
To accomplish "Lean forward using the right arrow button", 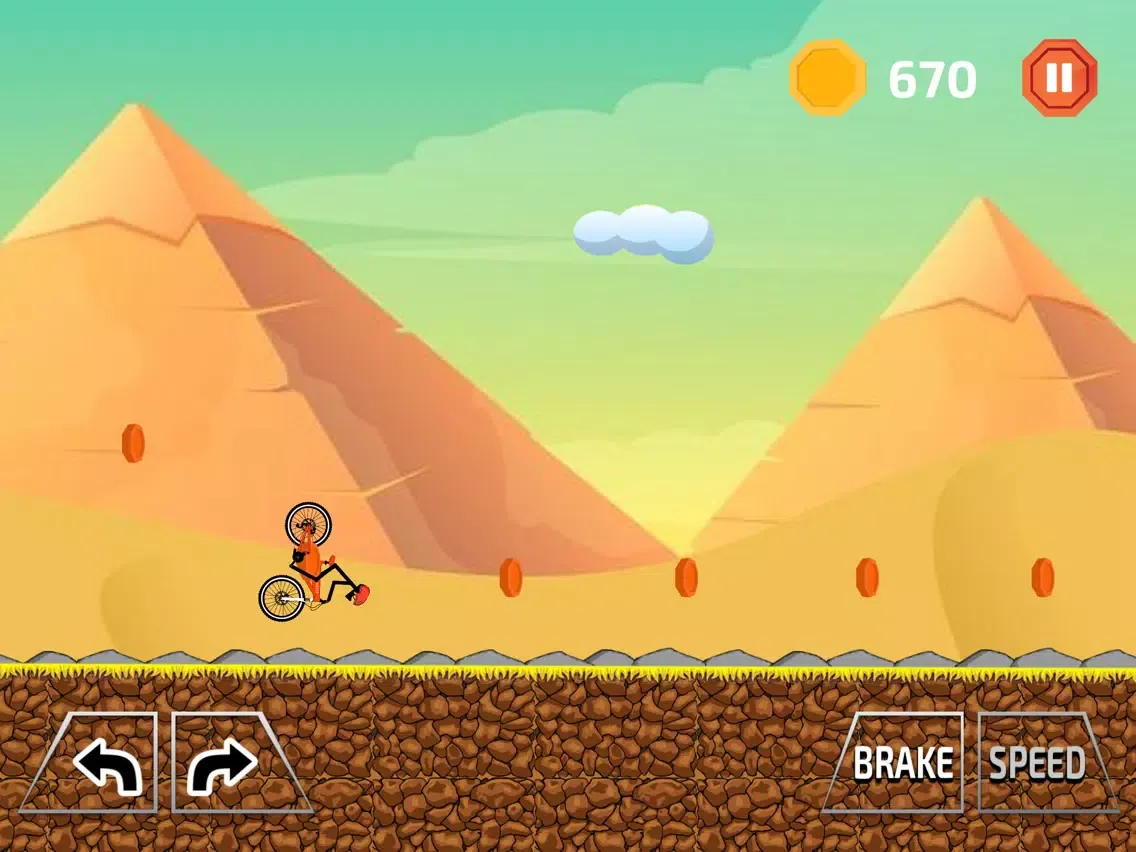I will click(223, 765).
